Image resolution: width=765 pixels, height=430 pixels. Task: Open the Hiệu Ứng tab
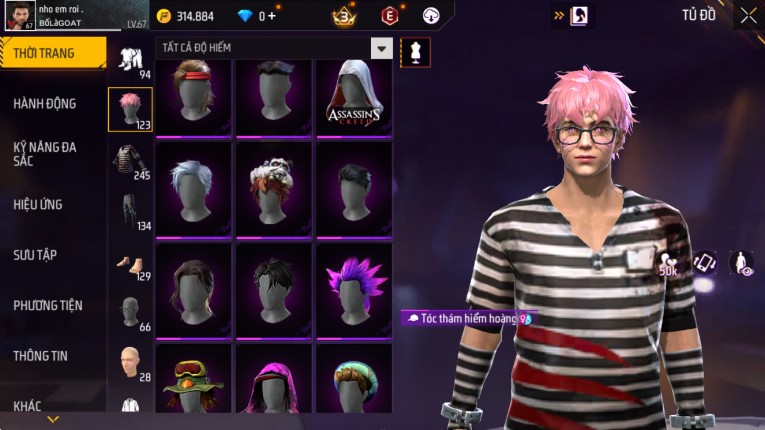tap(39, 205)
